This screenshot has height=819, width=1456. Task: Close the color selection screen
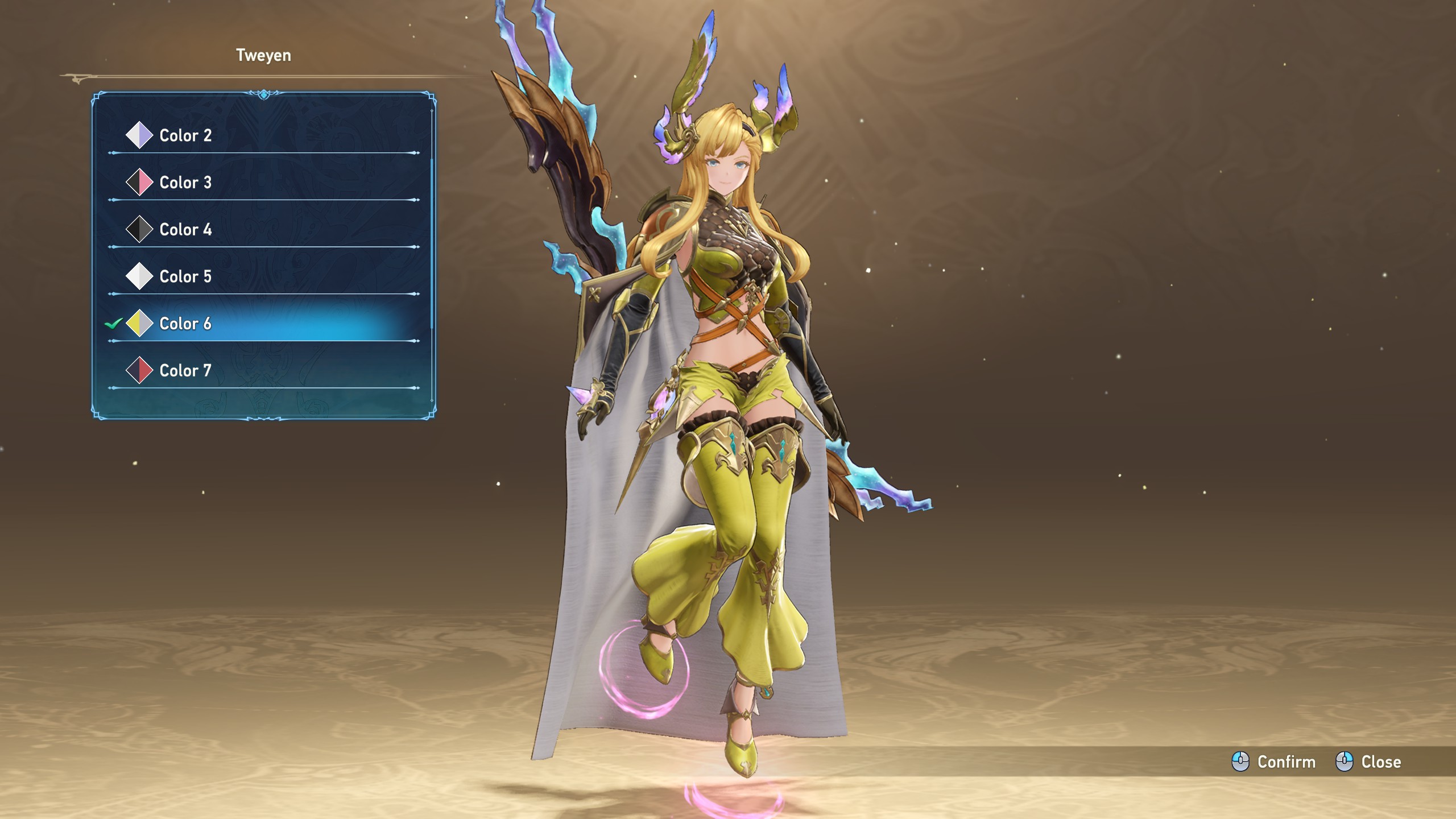point(1380,762)
